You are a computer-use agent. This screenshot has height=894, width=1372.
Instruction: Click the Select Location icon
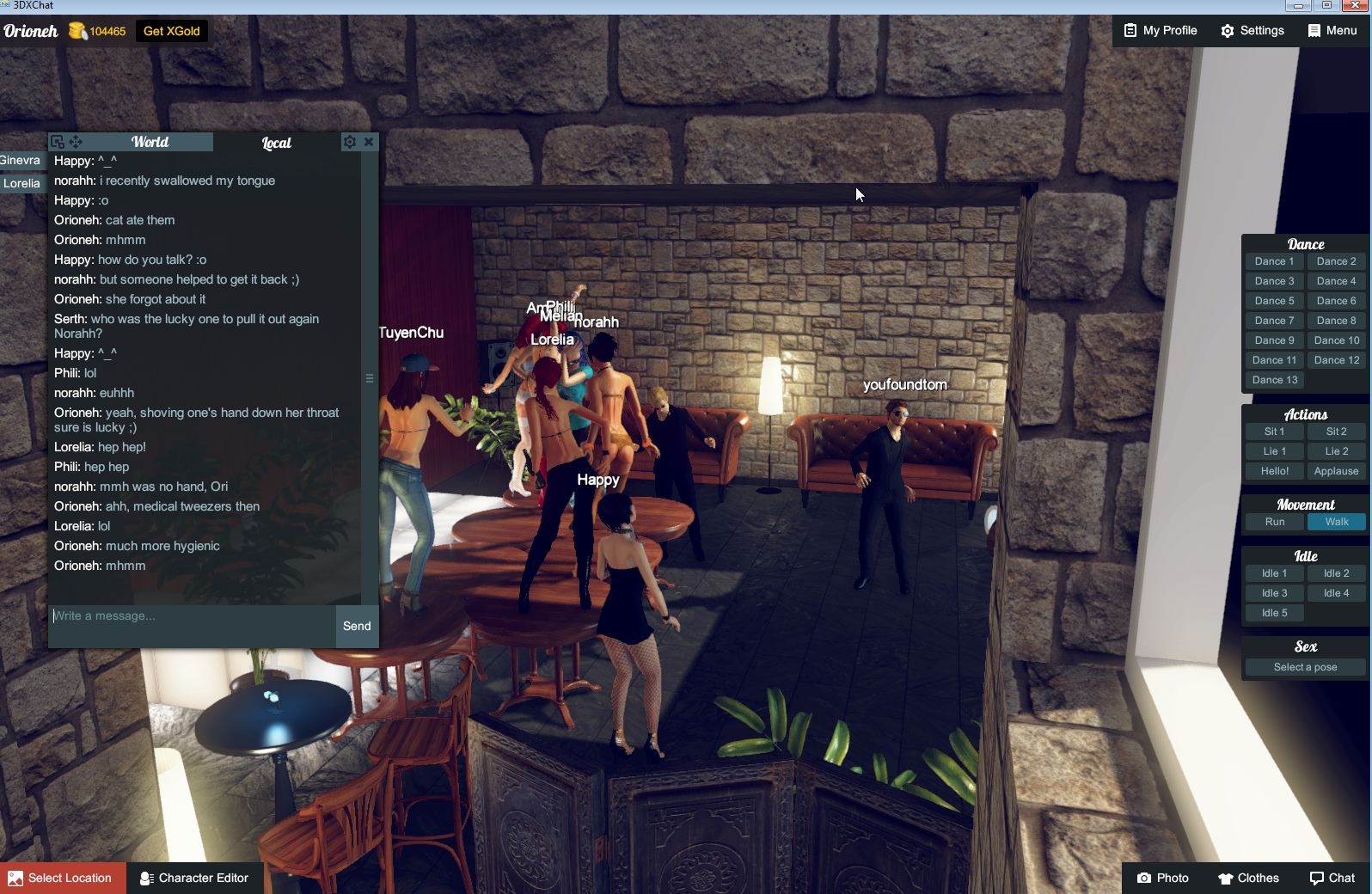pos(14,878)
